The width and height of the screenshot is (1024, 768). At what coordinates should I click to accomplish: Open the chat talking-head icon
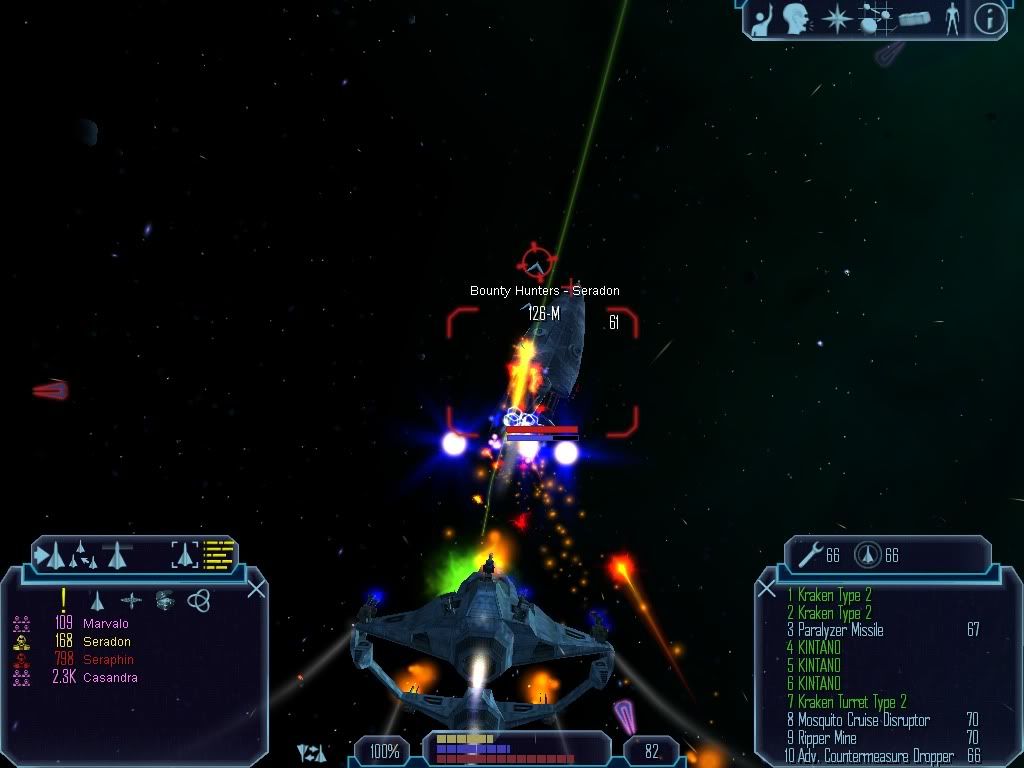coord(796,18)
